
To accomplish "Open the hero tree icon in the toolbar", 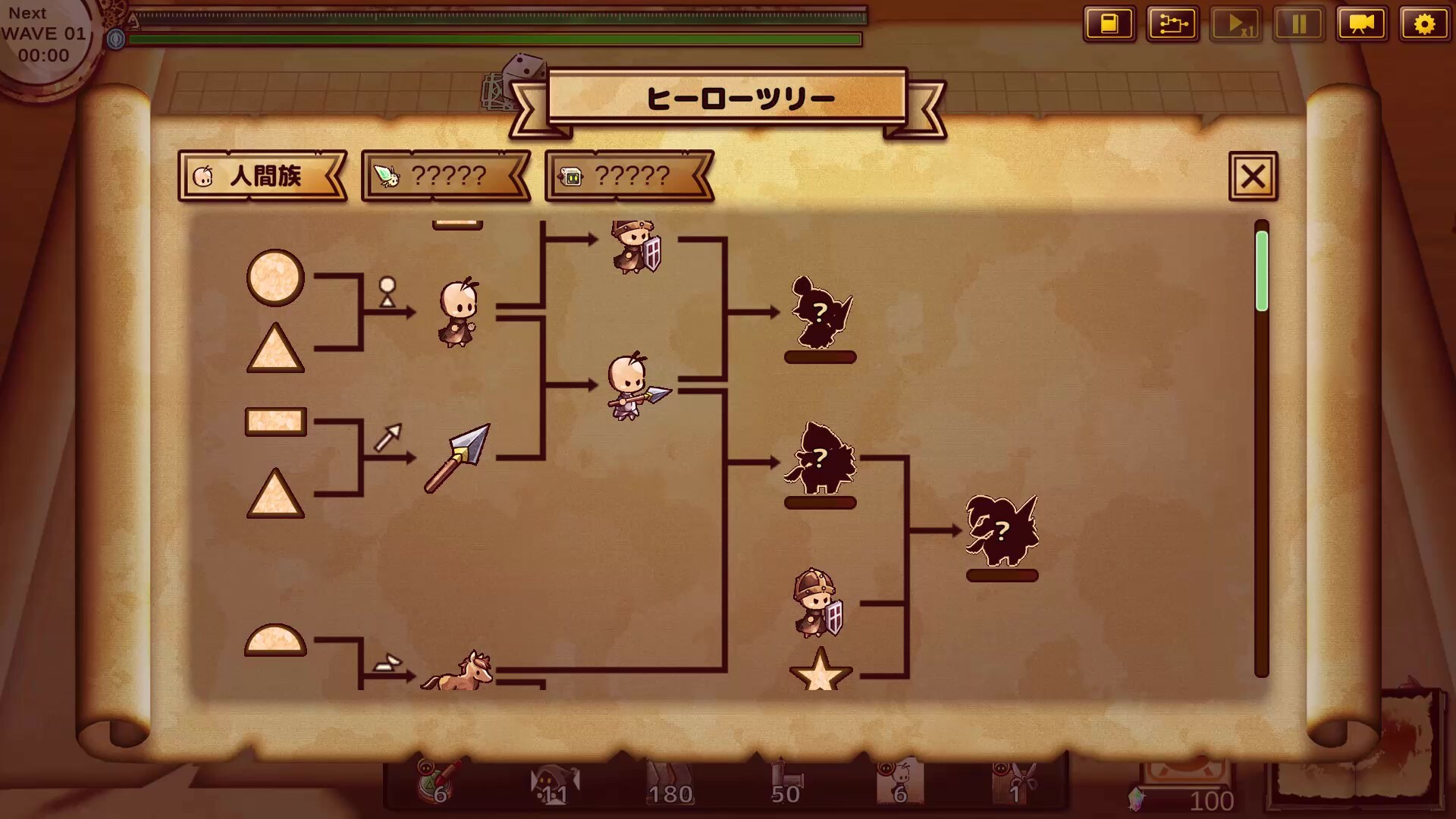I will tap(1173, 24).
